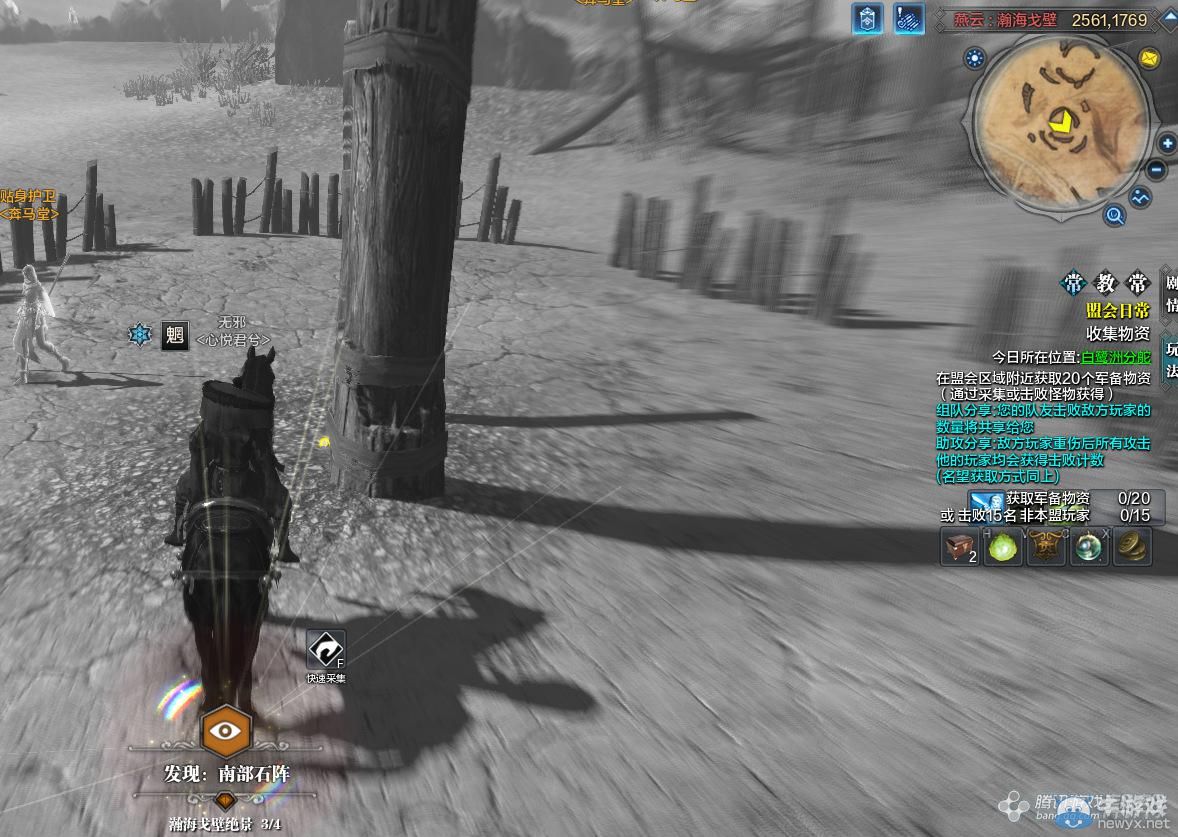
Task: Click the 盟会日常 quest title
Action: 1118,311
